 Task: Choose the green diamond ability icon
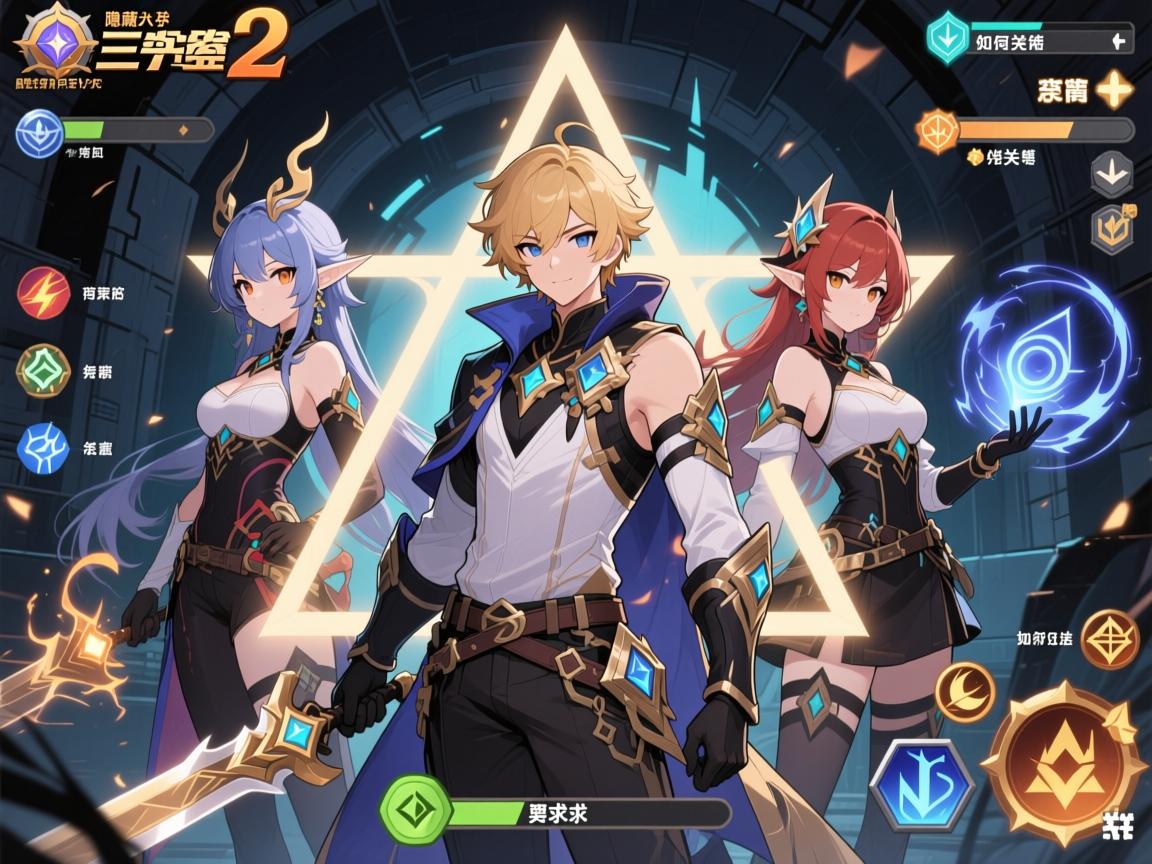pyautogui.click(x=44, y=371)
